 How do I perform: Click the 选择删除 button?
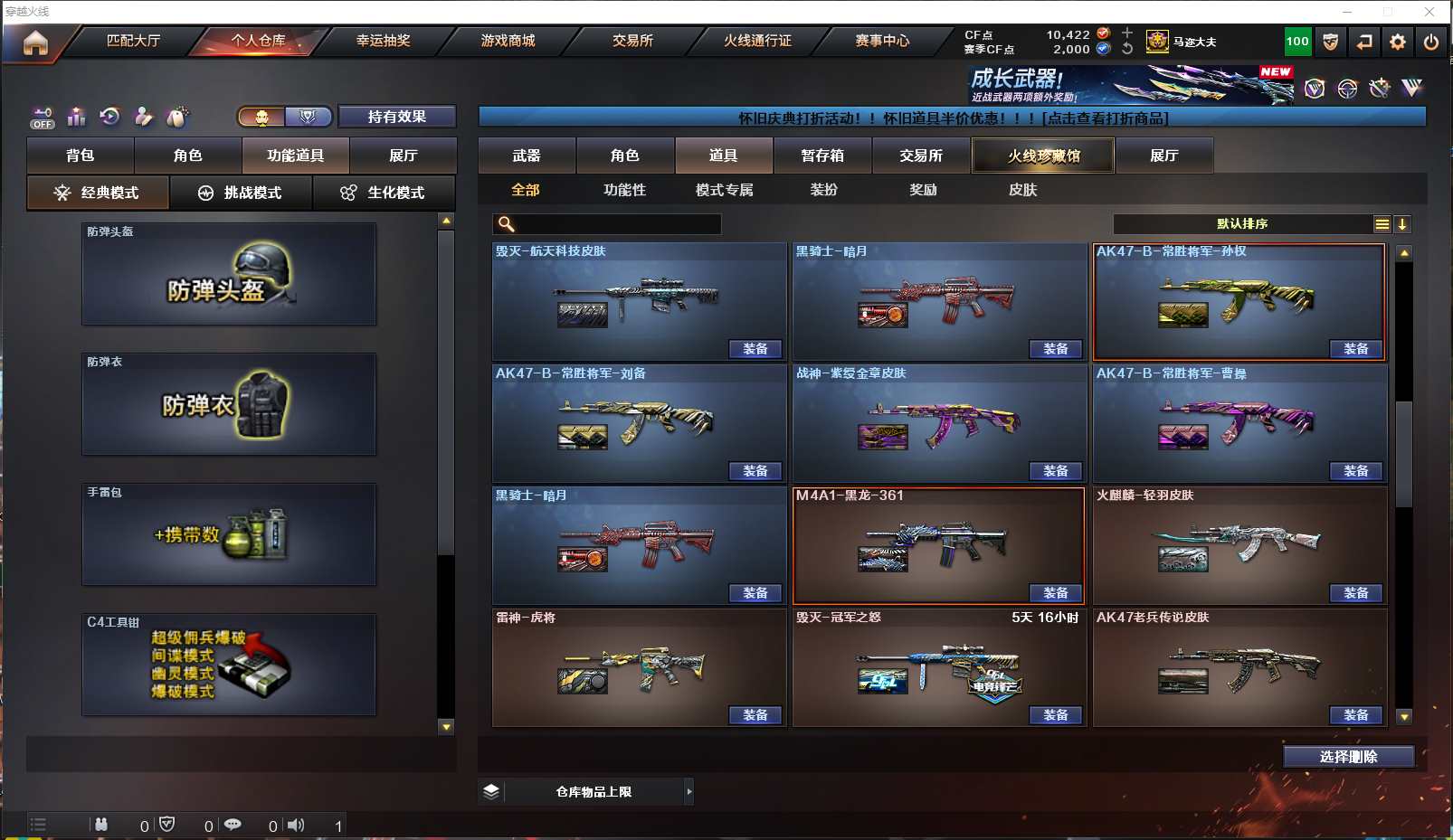(x=1348, y=757)
